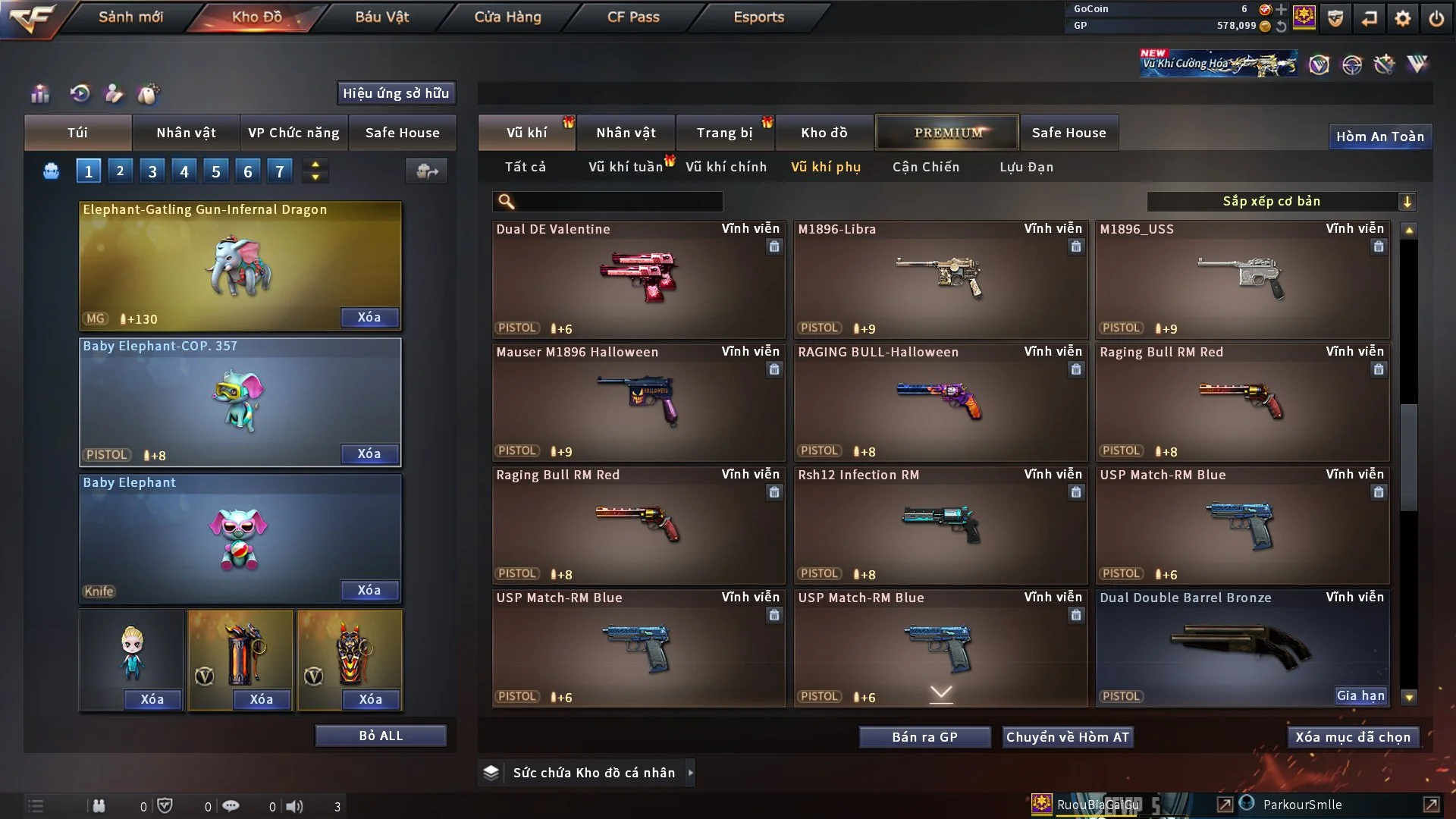This screenshot has width=1456, height=819.
Task: Focus the weapon search field
Action: pos(618,201)
